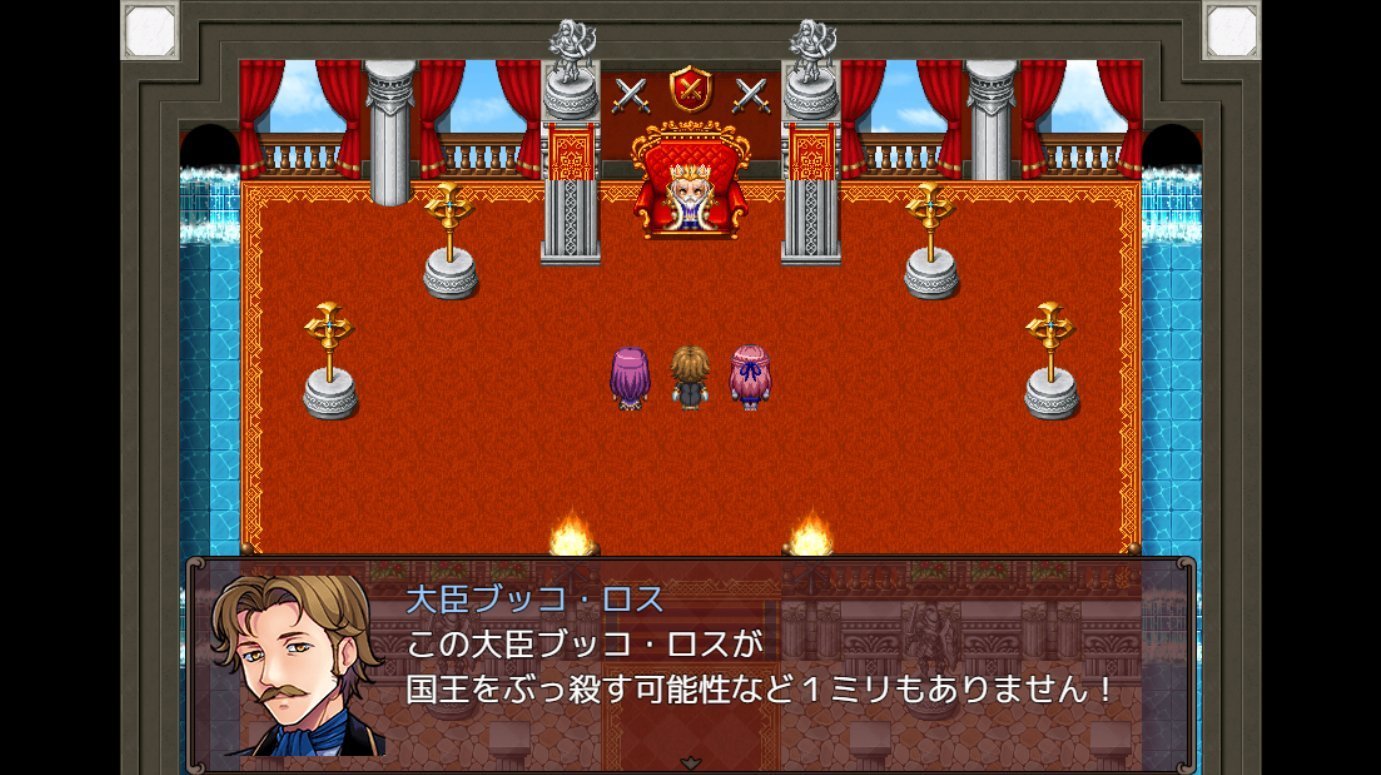Click the king seated on the red throne
Image resolution: width=1381 pixels, height=775 pixels.
(x=690, y=195)
